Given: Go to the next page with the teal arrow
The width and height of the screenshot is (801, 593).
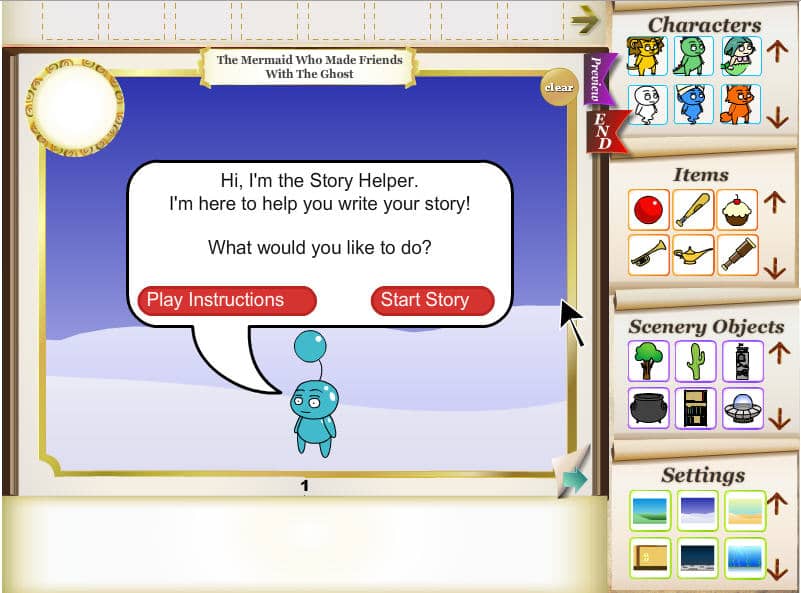Looking at the screenshot, I should [573, 480].
